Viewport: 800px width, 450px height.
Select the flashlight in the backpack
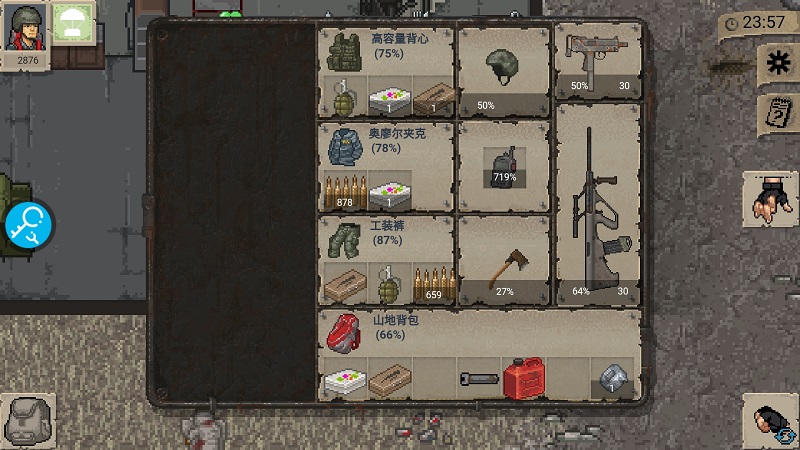coord(478,379)
